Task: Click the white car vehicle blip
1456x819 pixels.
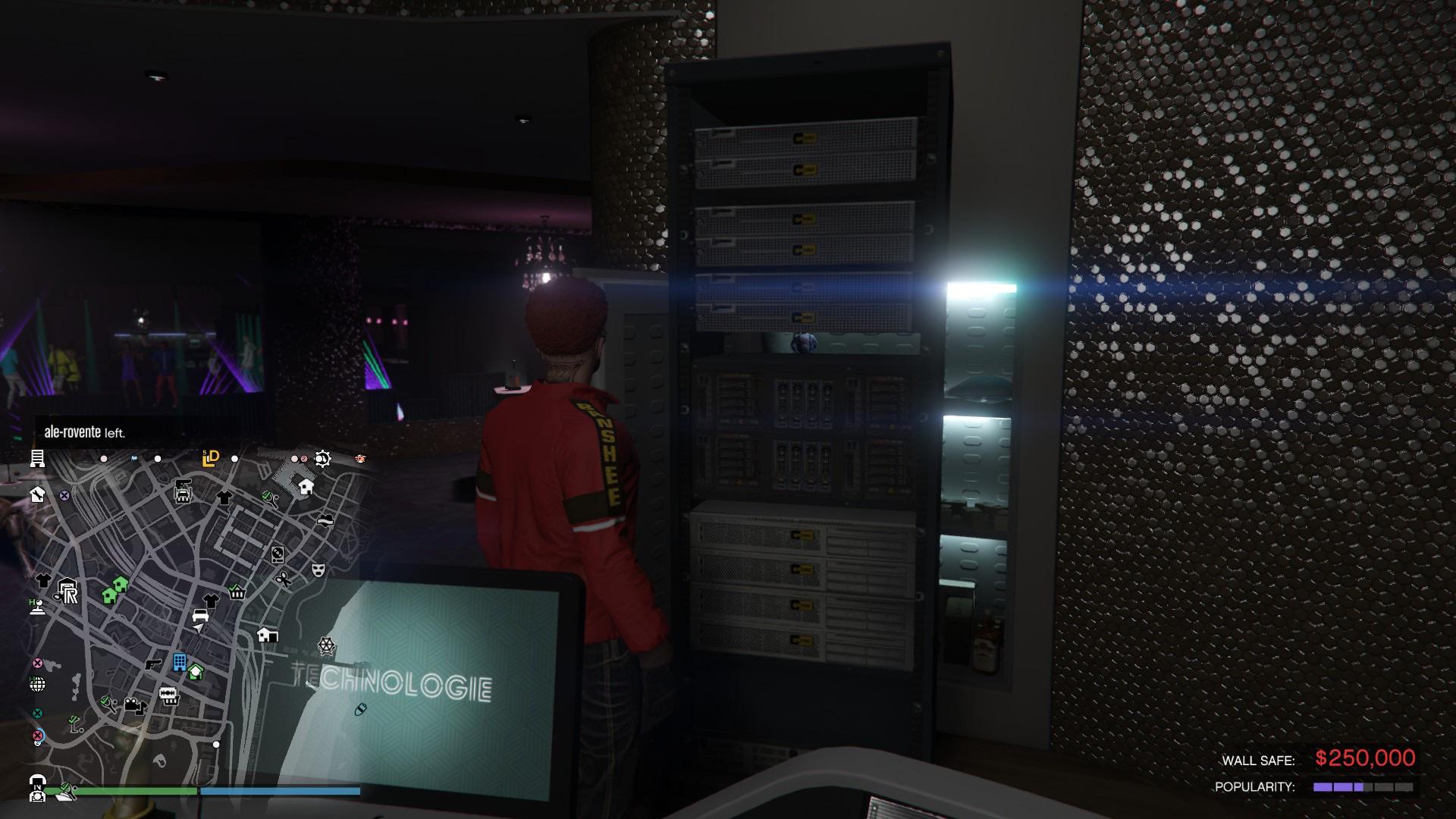Action: [x=200, y=616]
